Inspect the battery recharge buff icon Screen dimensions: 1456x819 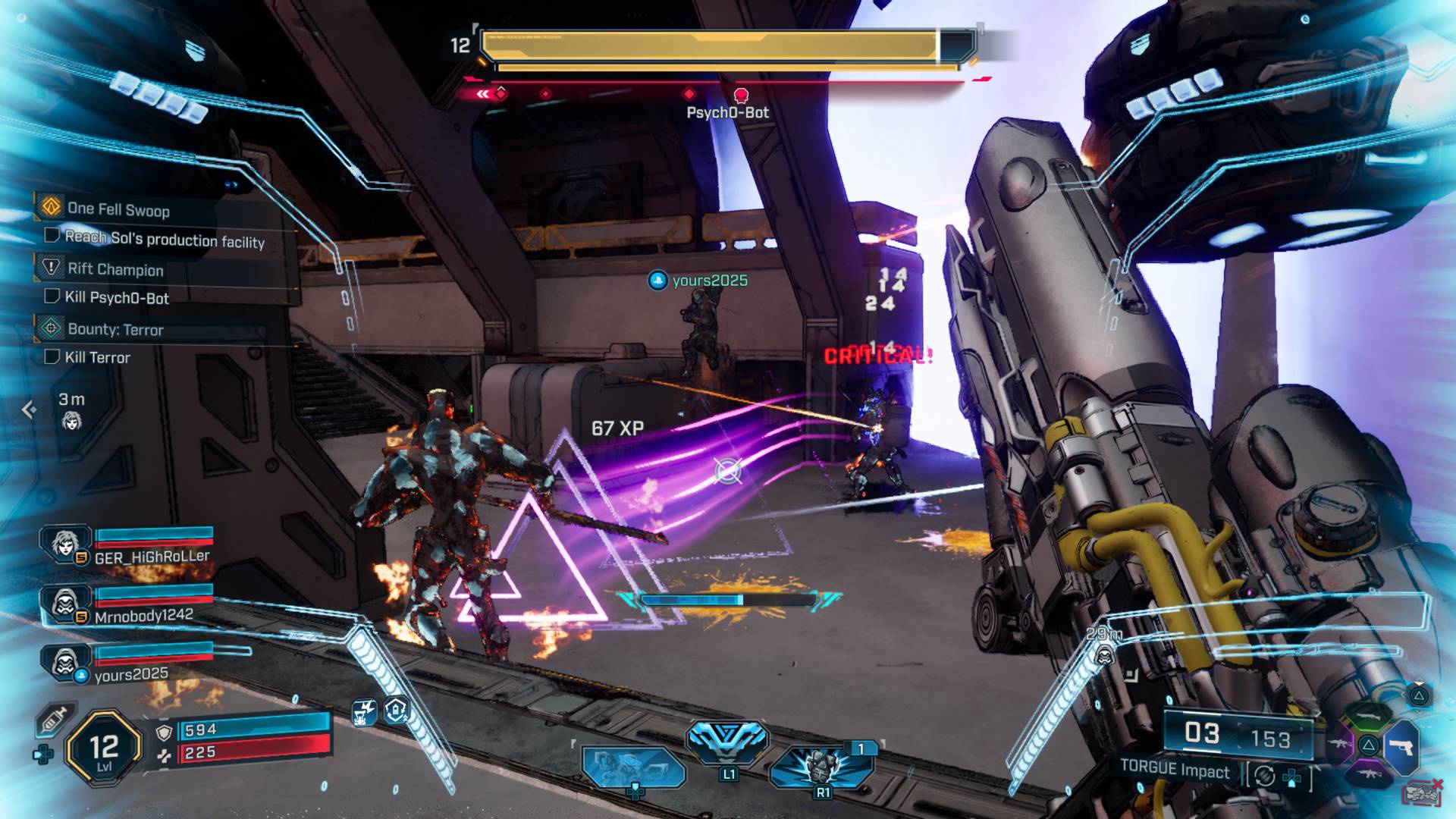tap(397, 711)
